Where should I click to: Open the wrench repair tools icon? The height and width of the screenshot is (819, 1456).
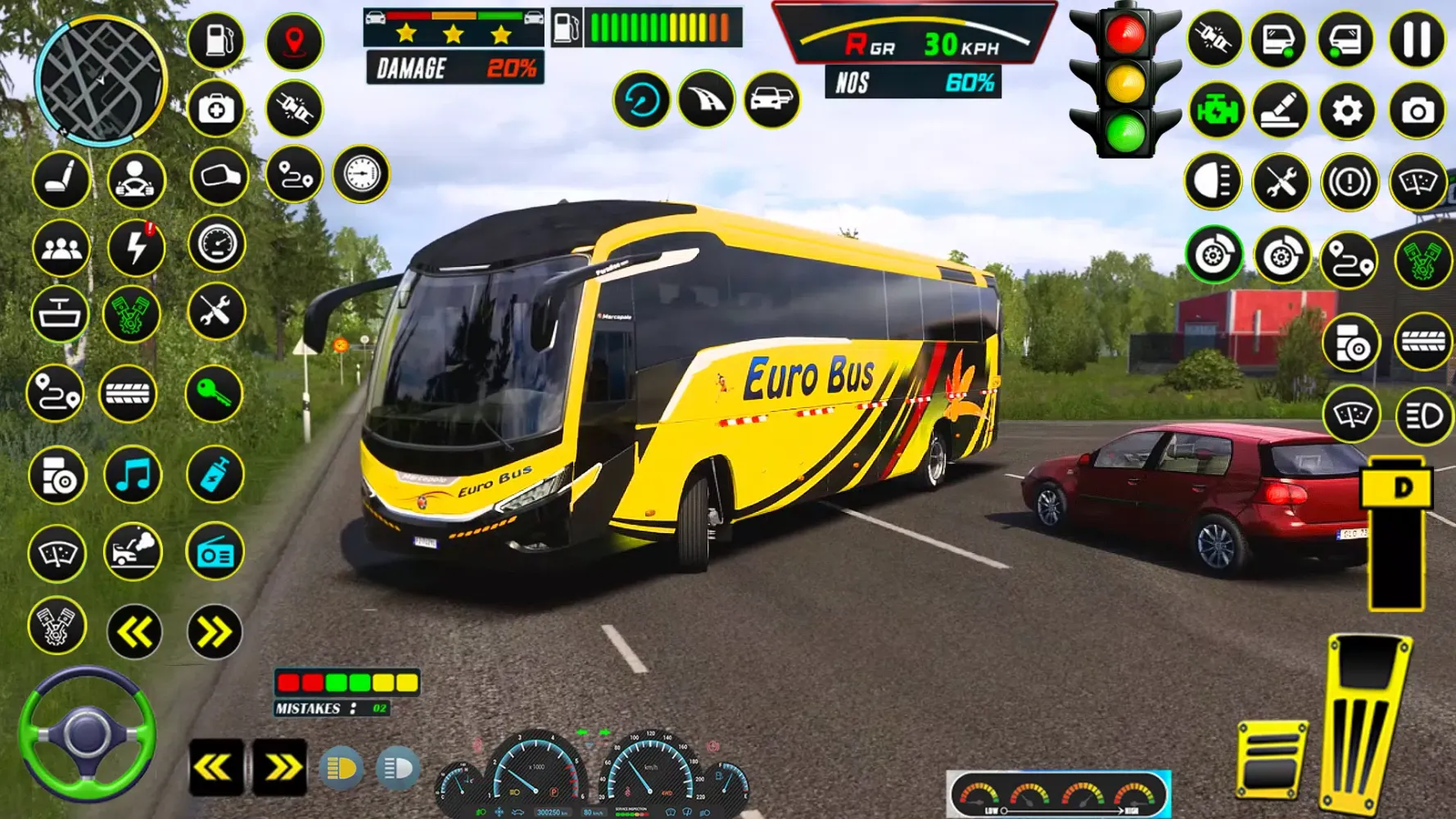coord(216,313)
